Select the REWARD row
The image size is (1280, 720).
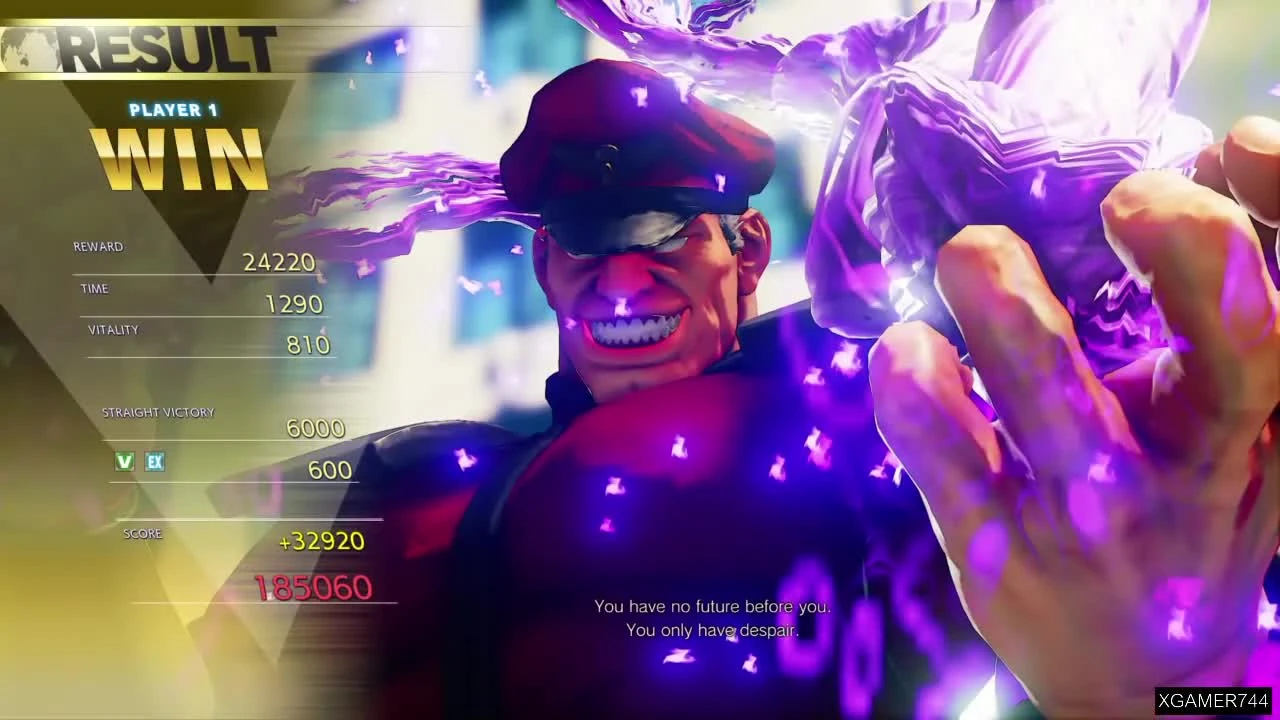click(99, 246)
